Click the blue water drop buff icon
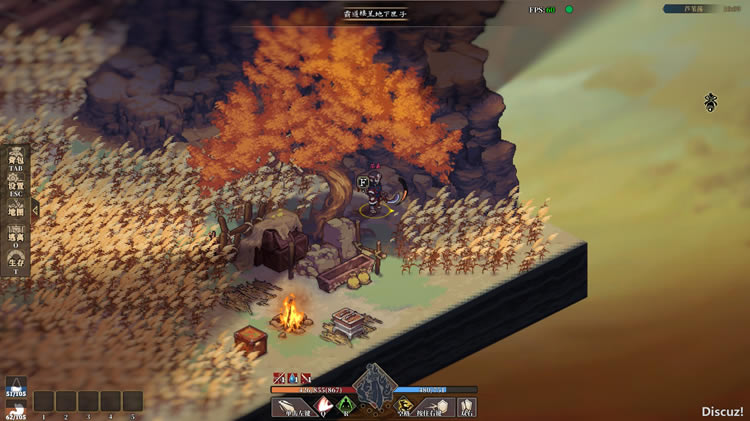Image resolution: width=750 pixels, height=421 pixels. click(292, 378)
